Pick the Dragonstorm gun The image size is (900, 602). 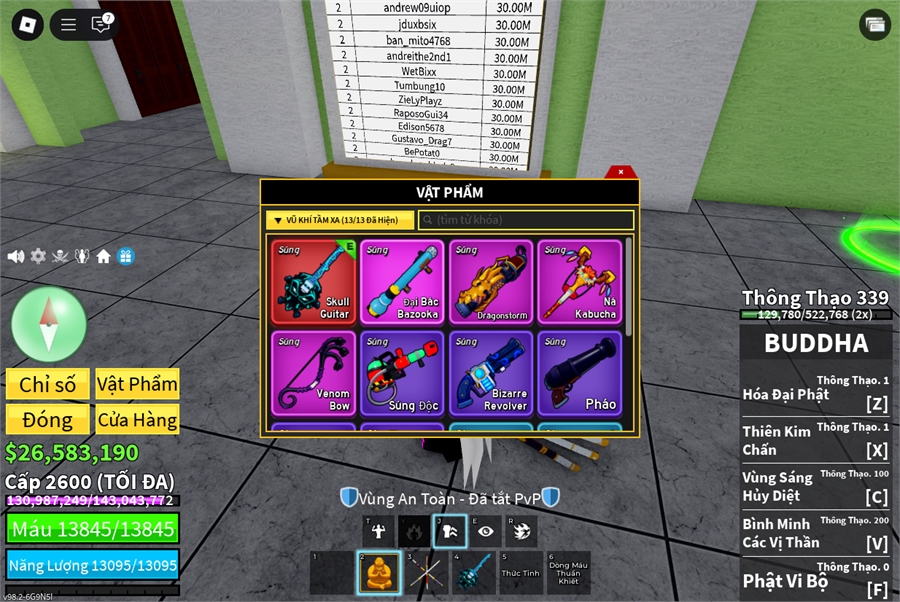pos(491,282)
